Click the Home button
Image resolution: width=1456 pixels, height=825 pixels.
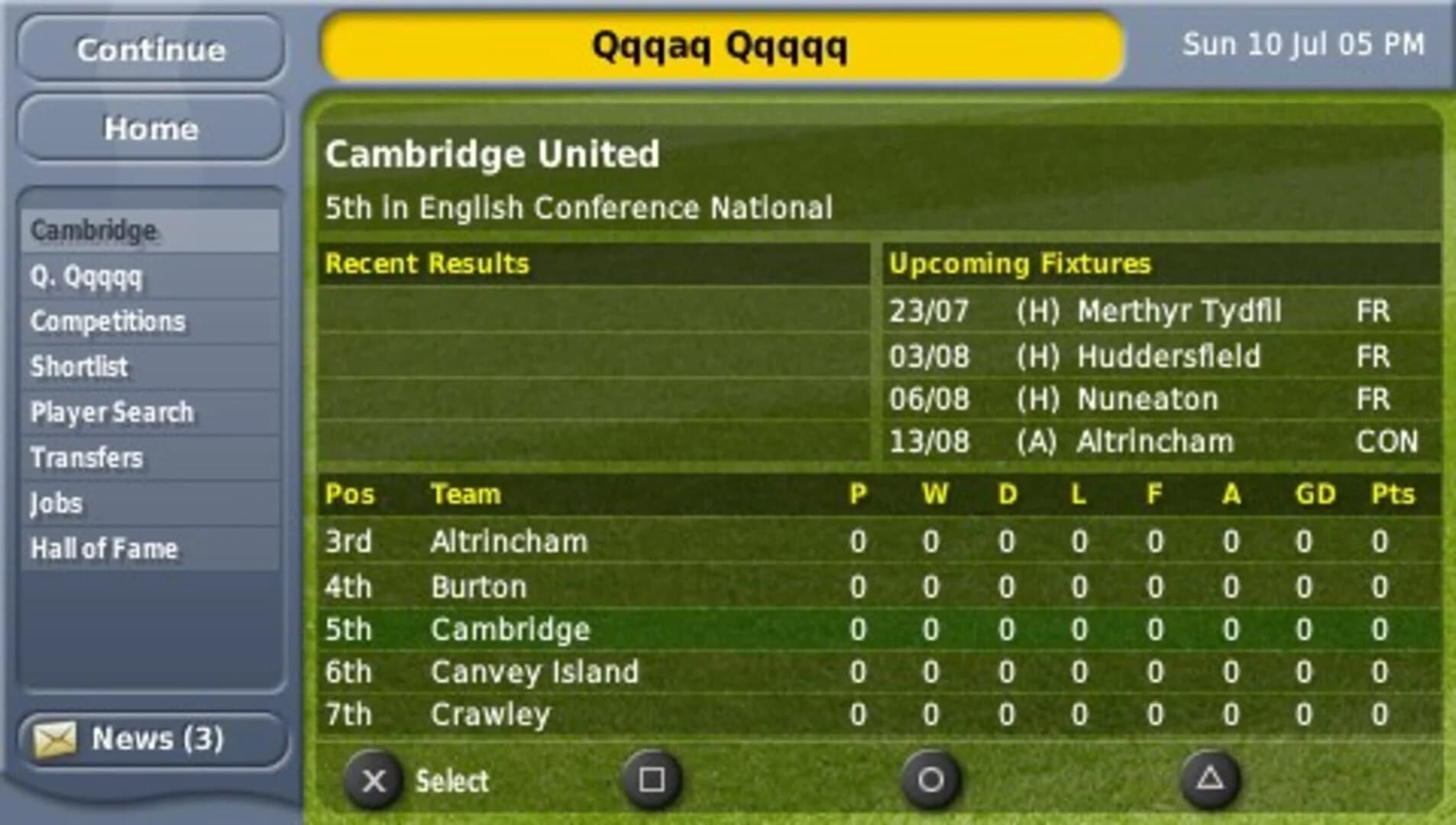150,128
